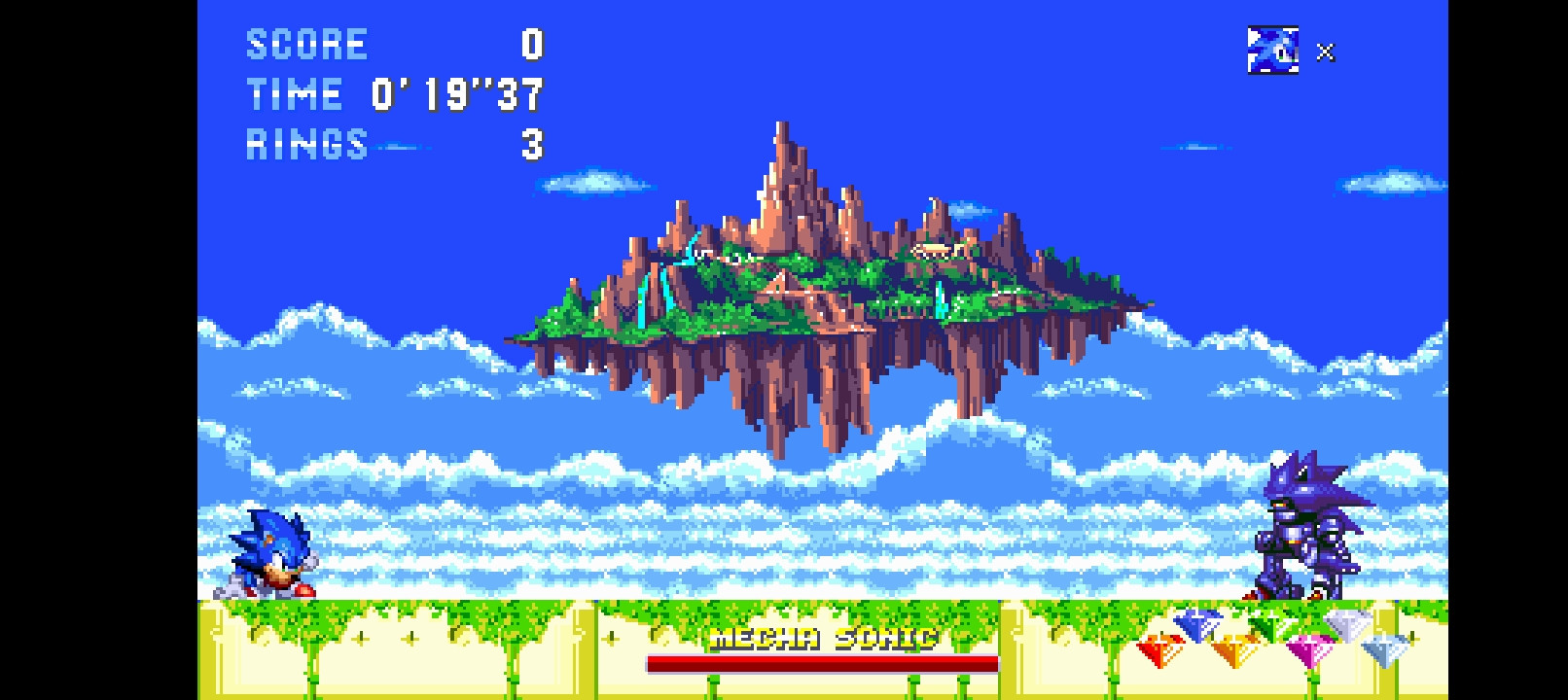Click the light-blue Chaos Emerald near screen edge

coord(1385,649)
